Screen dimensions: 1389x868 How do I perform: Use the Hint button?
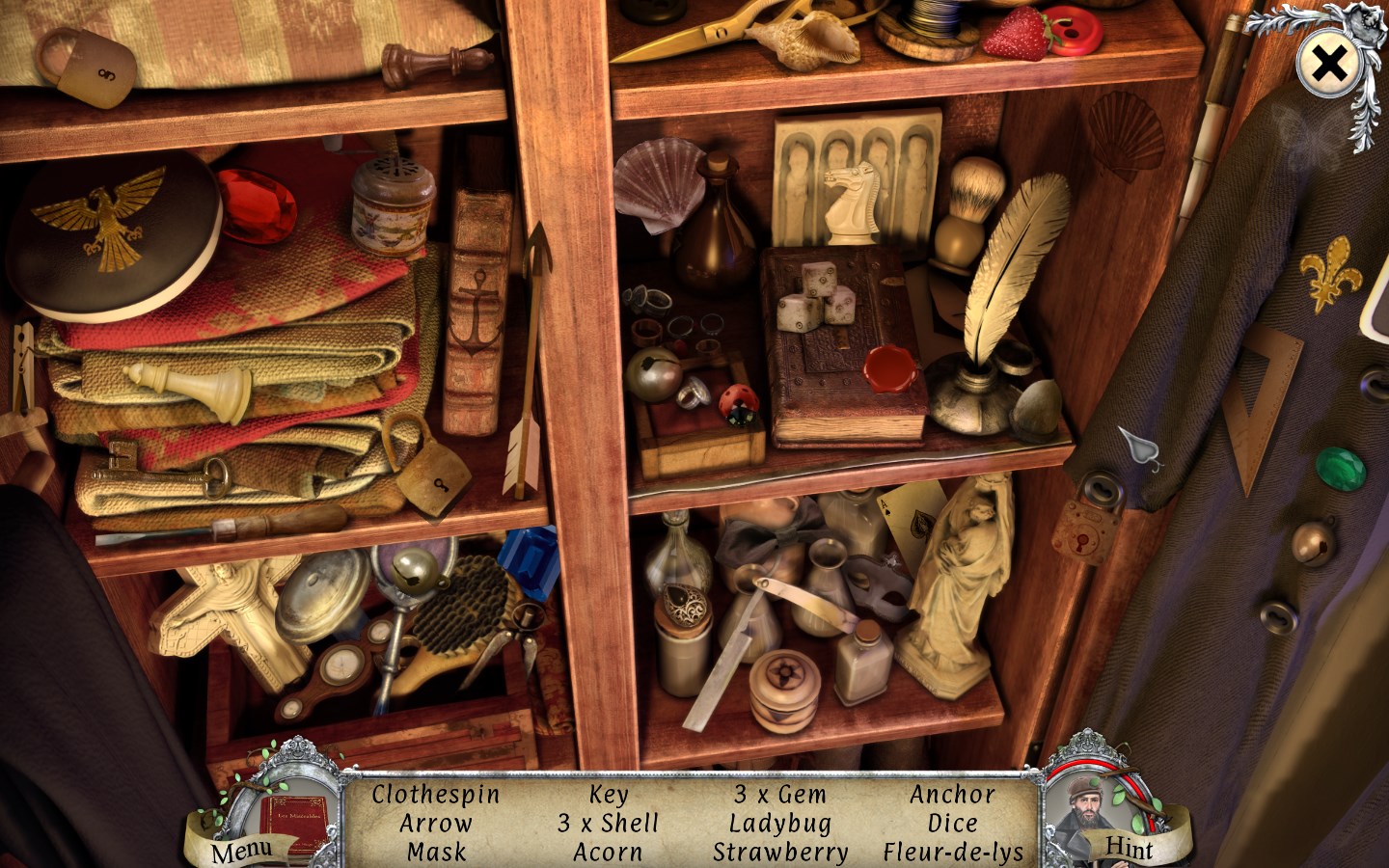[x=1129, y=848]
